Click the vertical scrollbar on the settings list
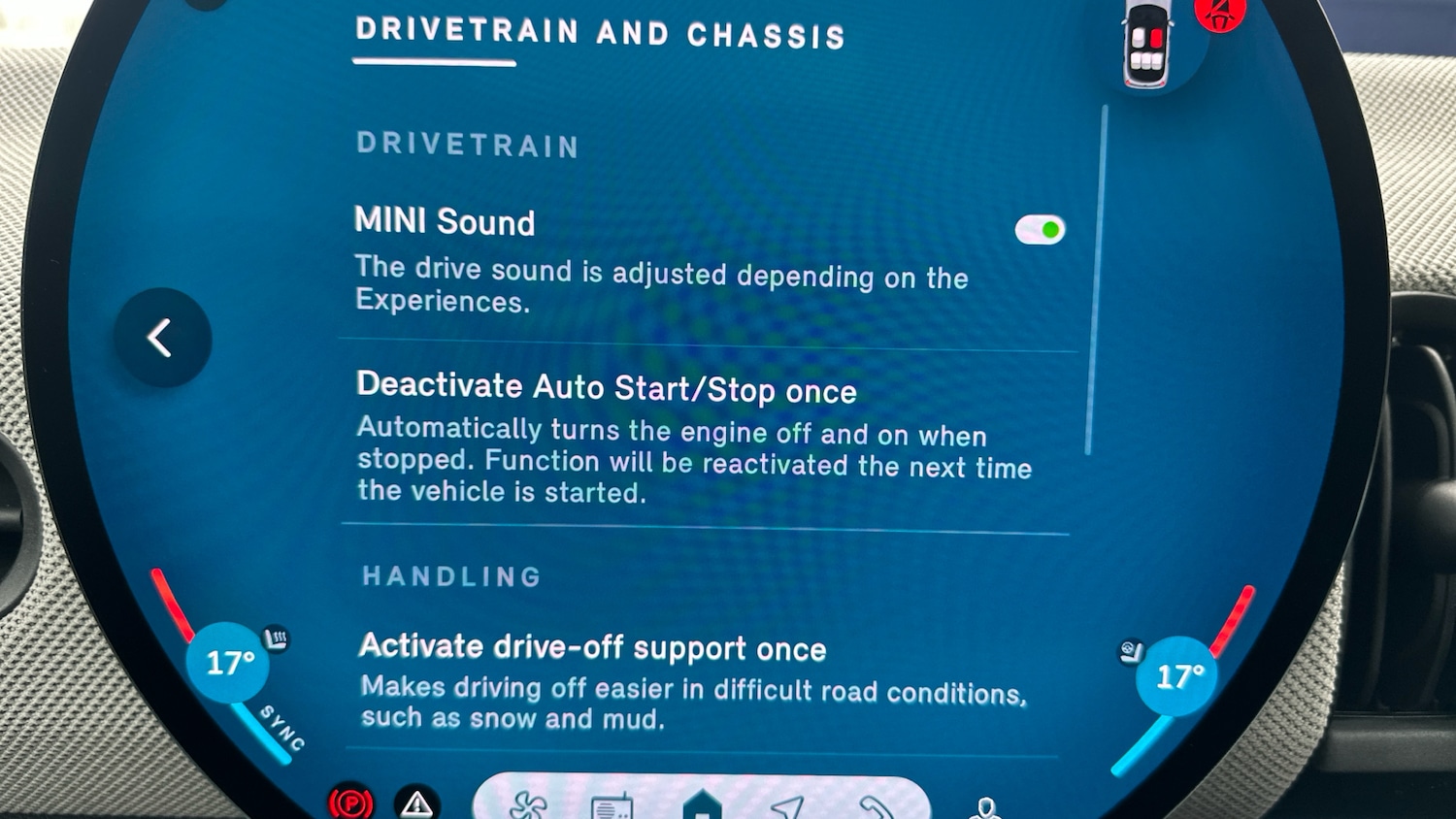 click(1096, 281)
